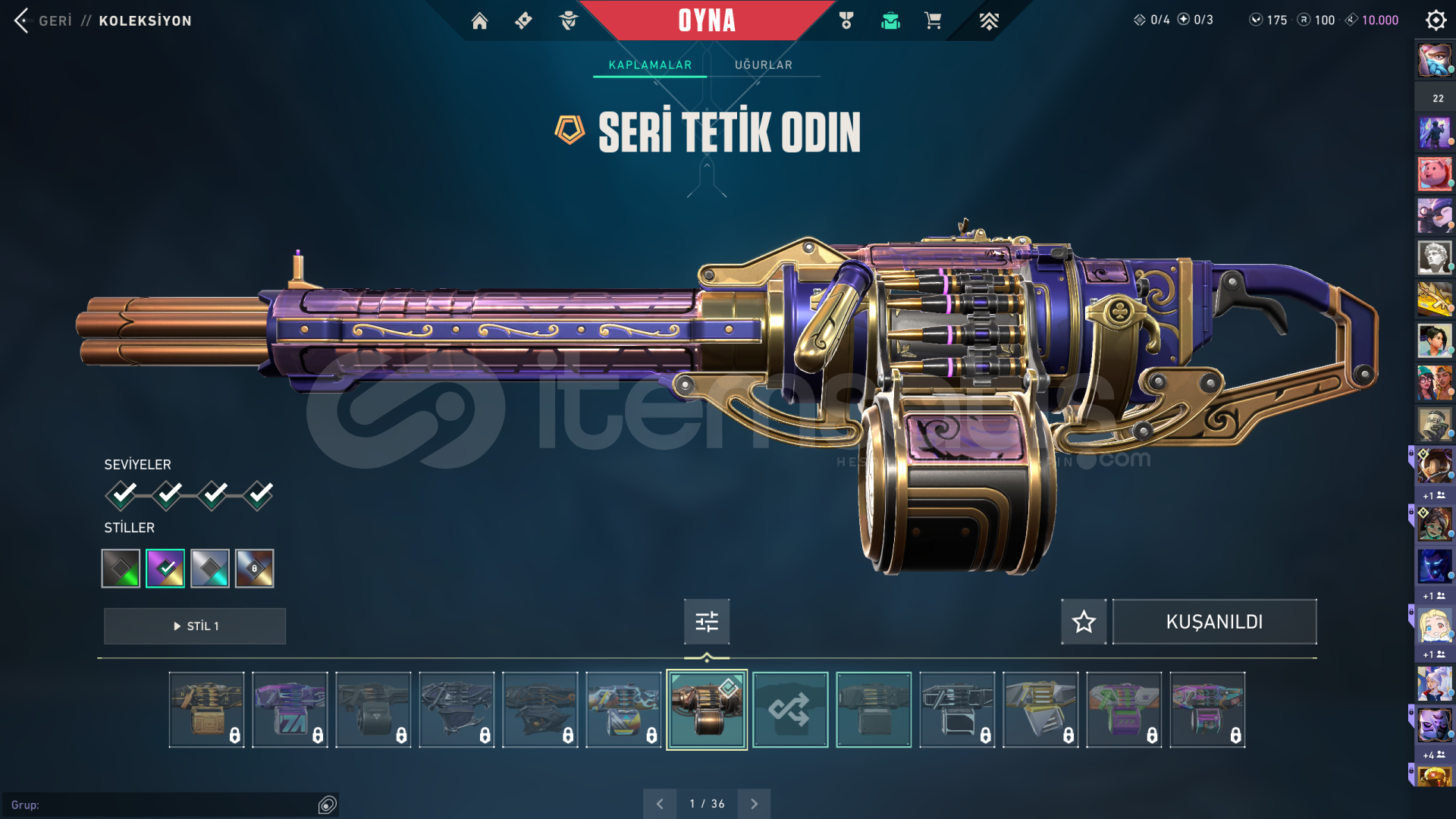Choose the green style variant swatch

[121, 568]
